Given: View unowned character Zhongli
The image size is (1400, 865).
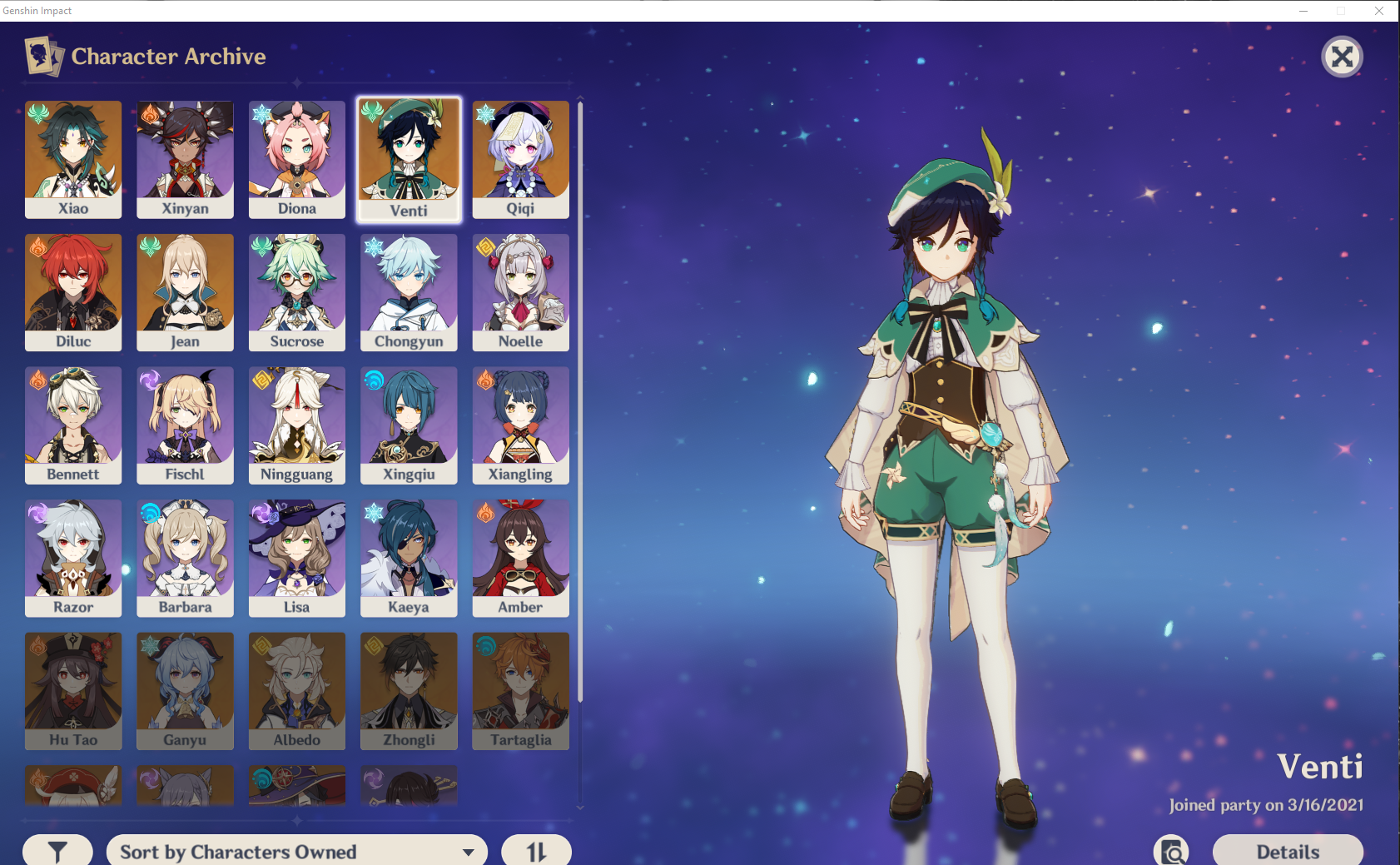Looking at the screenshot, I should tap(409, 690).
